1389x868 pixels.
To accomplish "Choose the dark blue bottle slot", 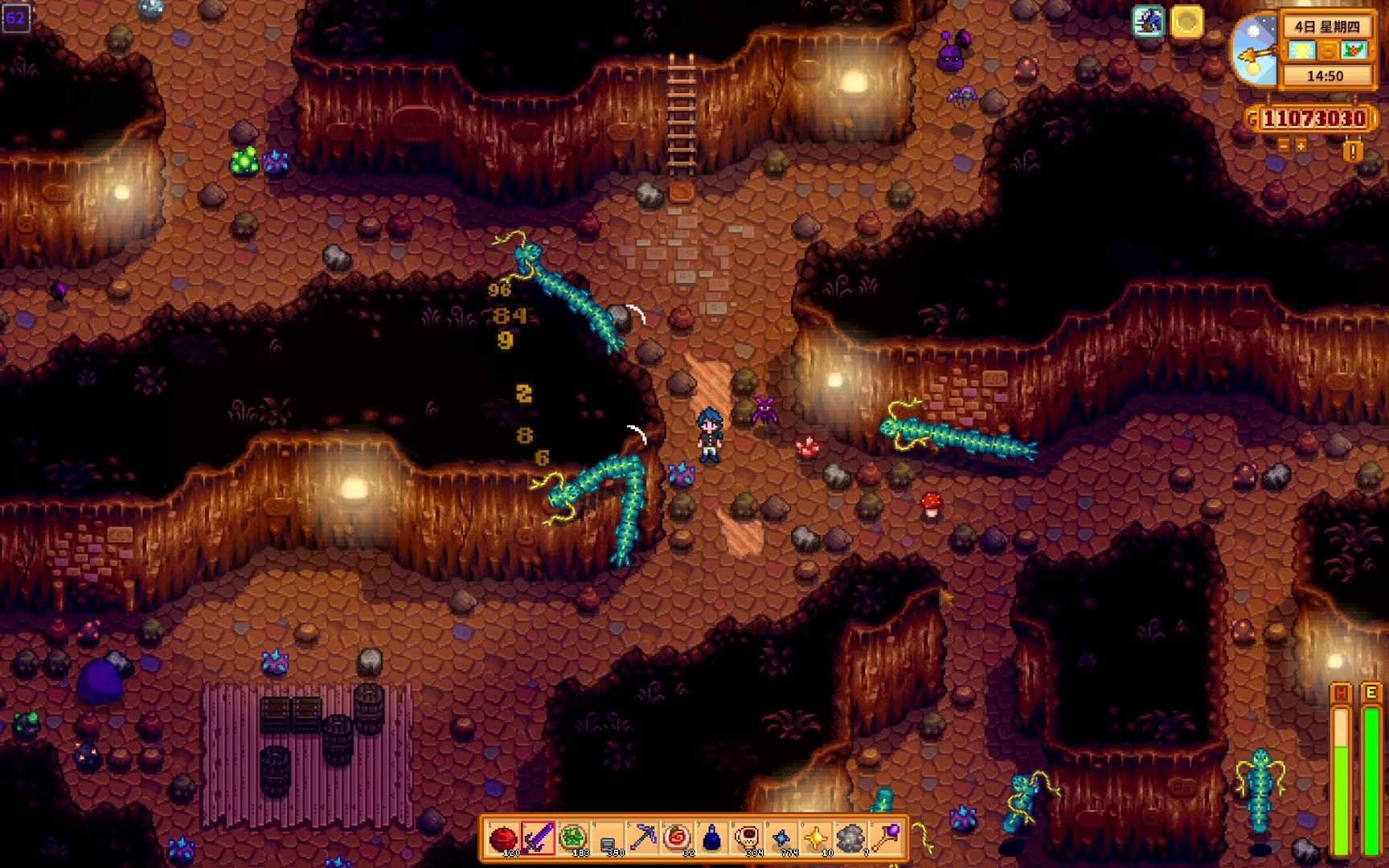I will point(712,838).
